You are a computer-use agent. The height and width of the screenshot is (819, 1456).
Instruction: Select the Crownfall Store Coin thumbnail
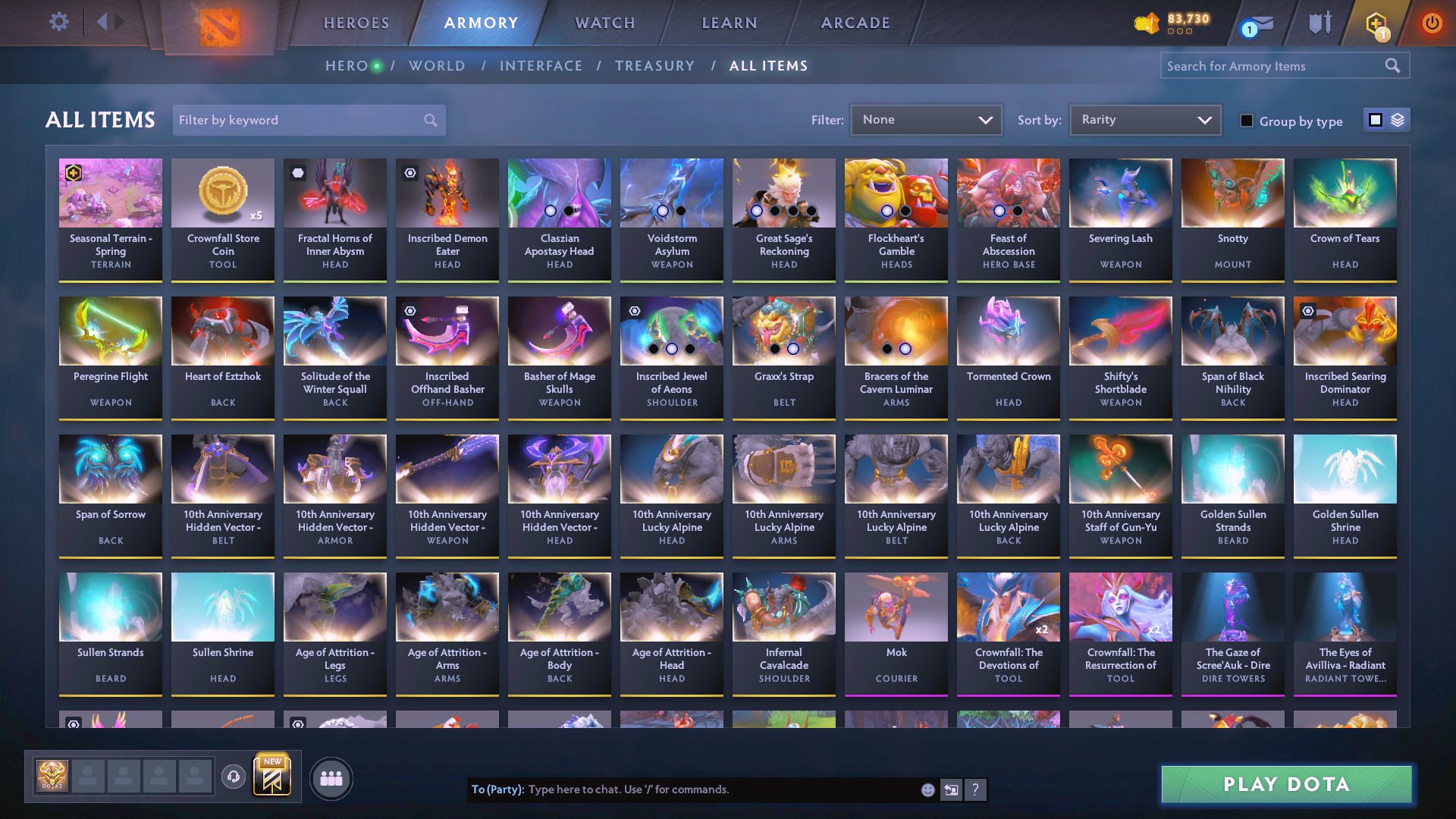(x=222, y=193)
